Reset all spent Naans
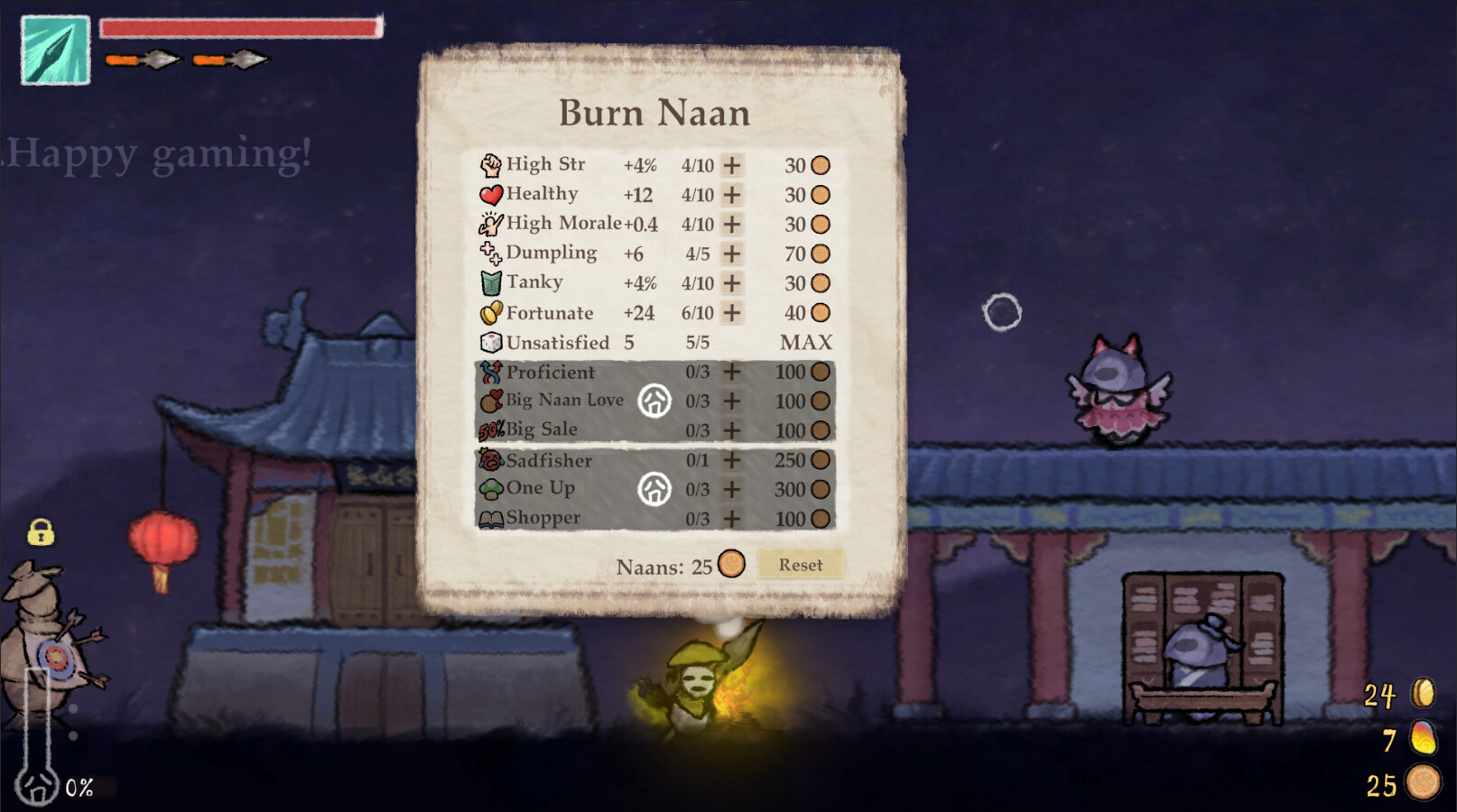 [x=801, y=565]
